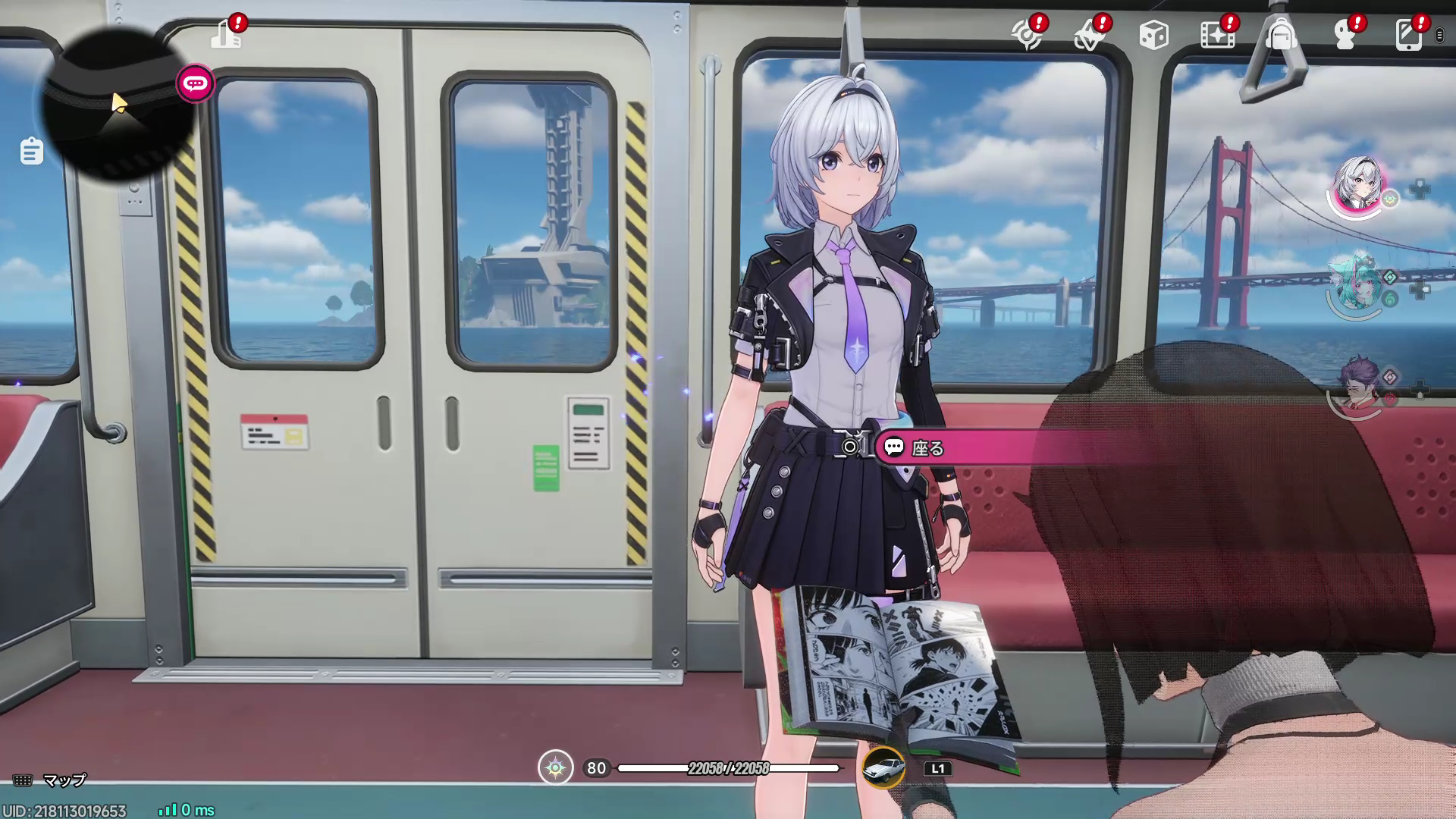Open the smartphone menu icon
1456x819 pixels.
(x=1408, y=35)
